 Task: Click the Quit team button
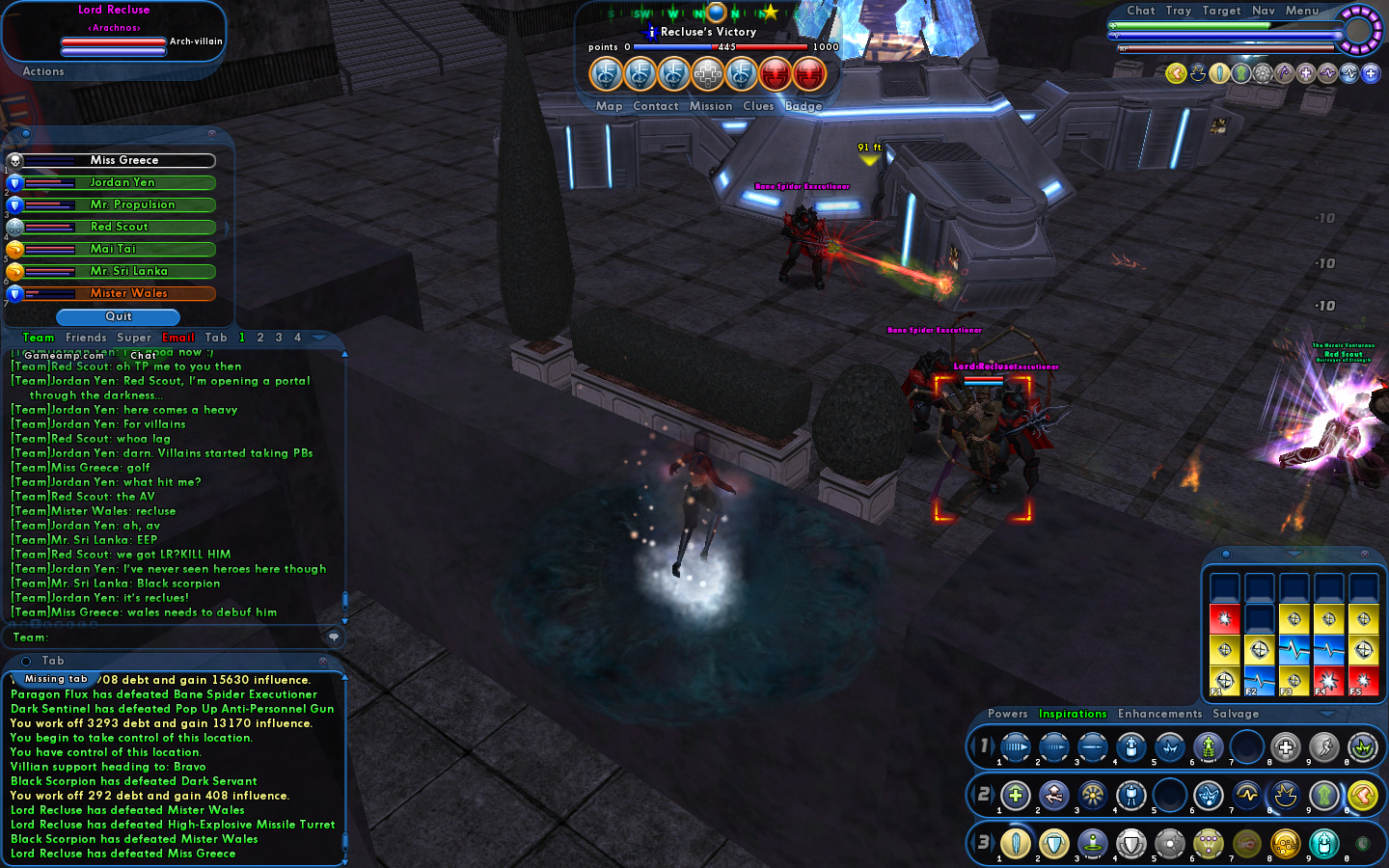click(x=118, y=316)
